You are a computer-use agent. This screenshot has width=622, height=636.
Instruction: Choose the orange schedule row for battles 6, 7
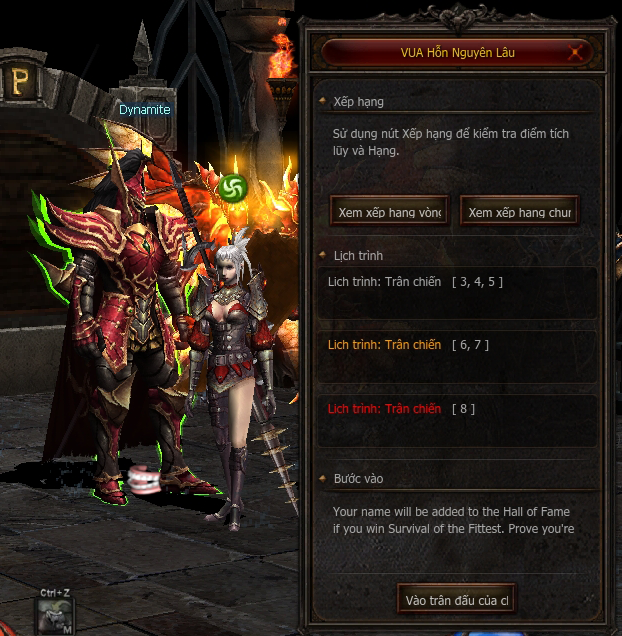pos(457,345)
